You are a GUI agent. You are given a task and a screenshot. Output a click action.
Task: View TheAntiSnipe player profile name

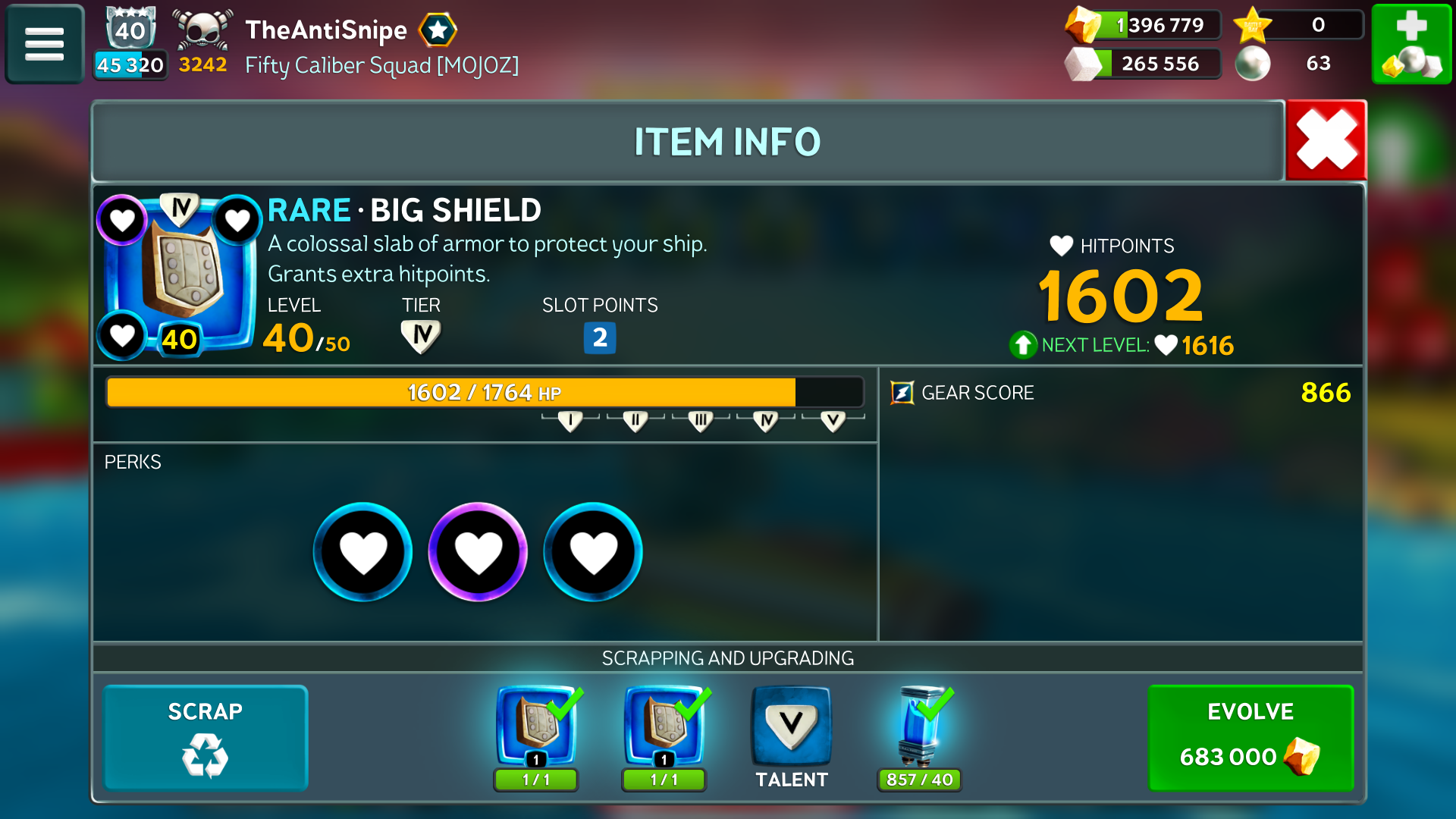(x=326, y=30)
